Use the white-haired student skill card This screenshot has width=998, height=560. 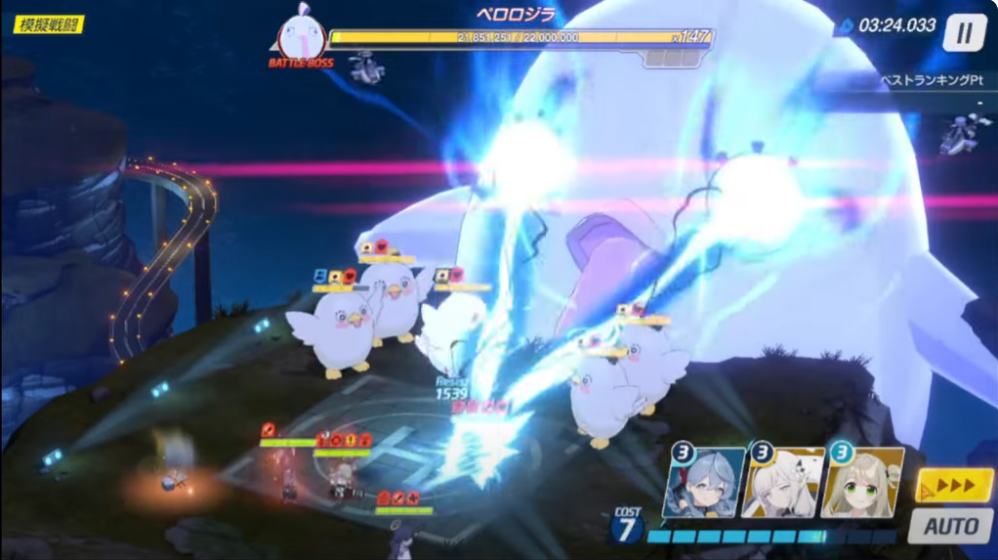pyautogui.click(x=784, y=483)
